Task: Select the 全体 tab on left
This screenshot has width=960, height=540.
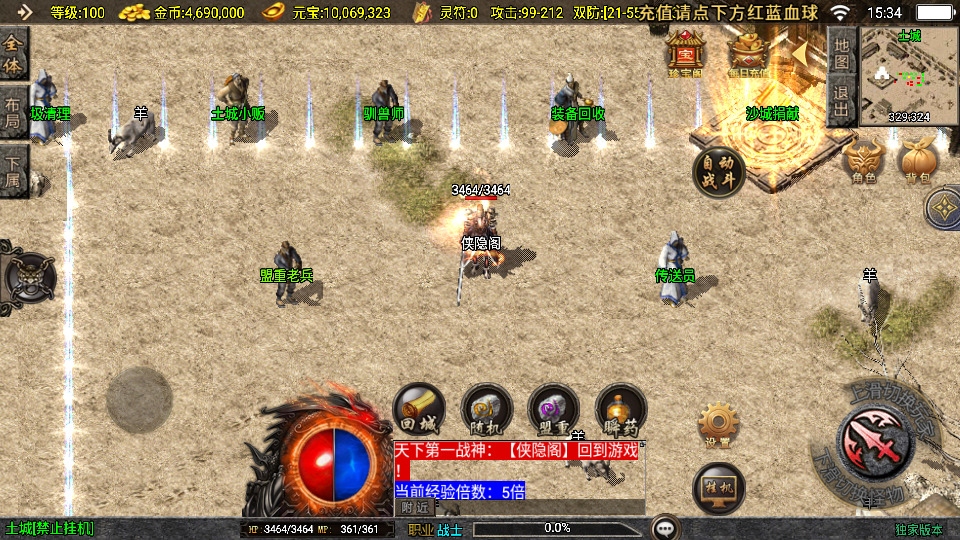Action: point(13,54)
